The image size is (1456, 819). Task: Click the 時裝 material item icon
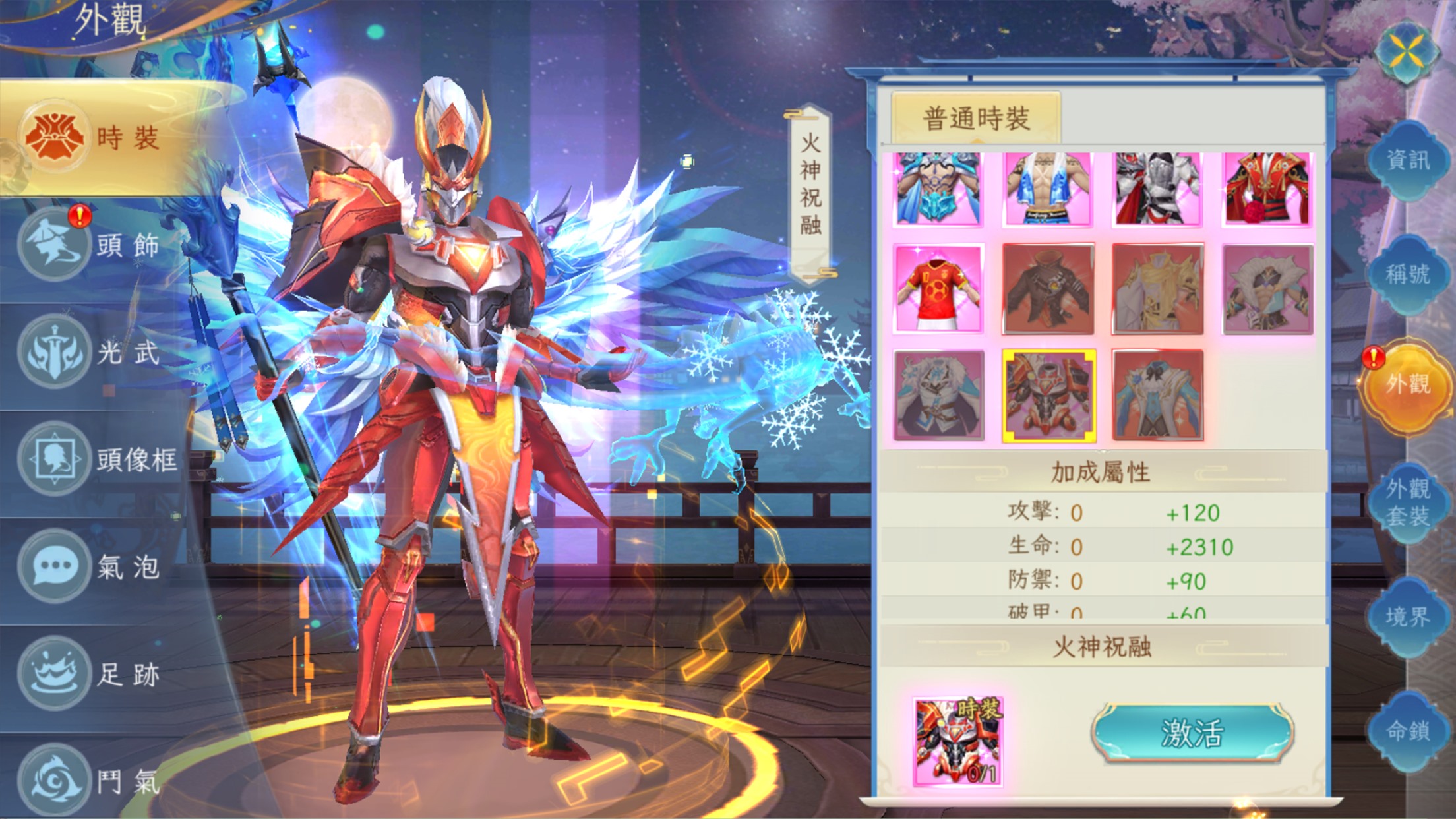[x=957, y=742]
